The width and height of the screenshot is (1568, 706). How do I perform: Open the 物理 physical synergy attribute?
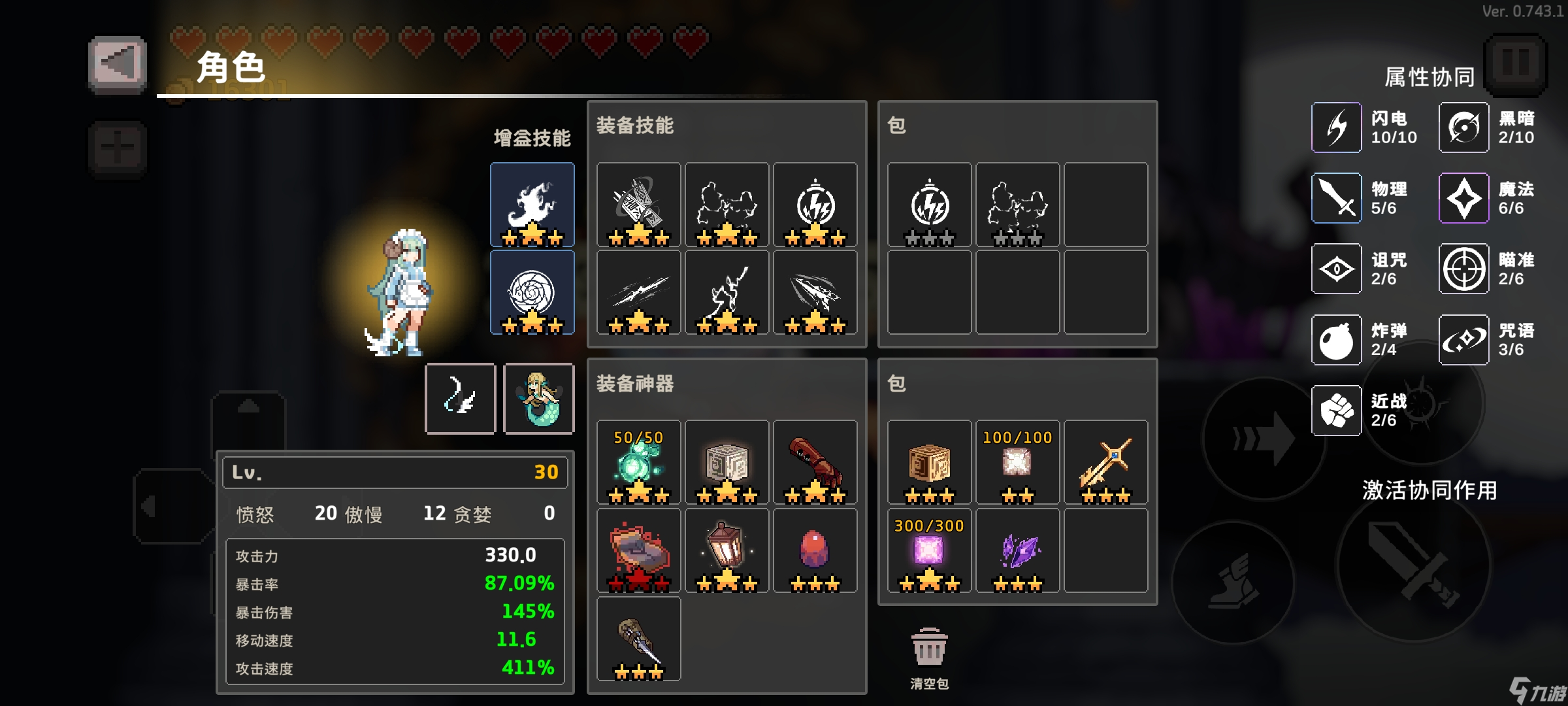point(1335,198)
